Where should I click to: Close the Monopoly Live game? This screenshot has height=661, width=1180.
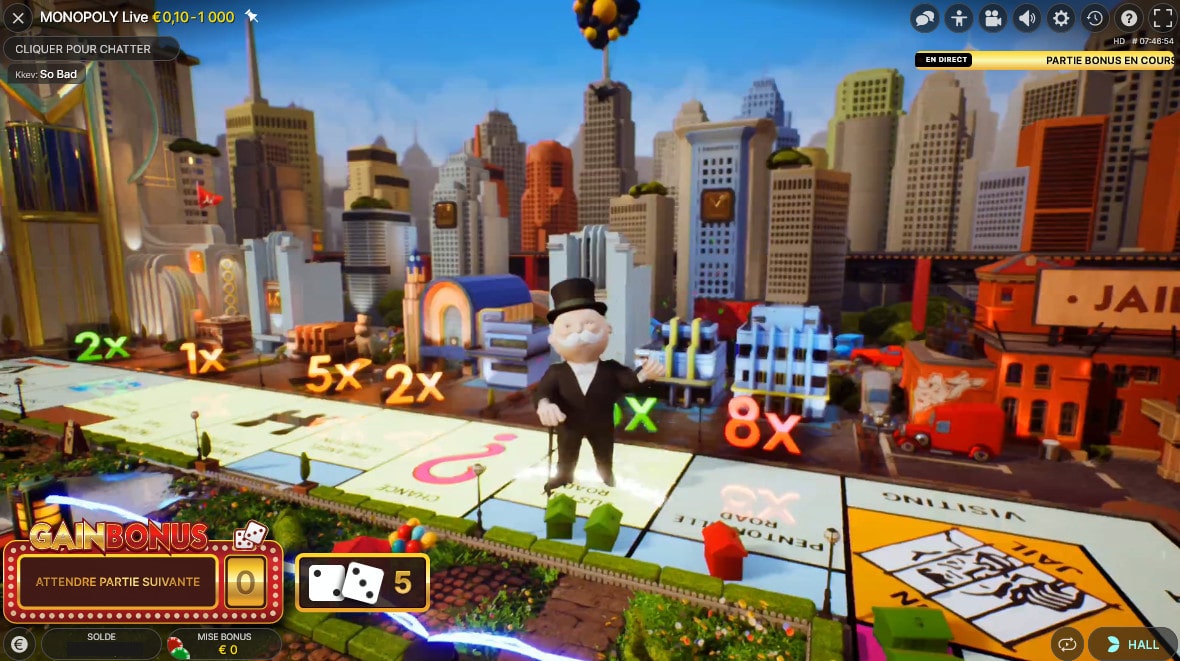tap(18, 18)
